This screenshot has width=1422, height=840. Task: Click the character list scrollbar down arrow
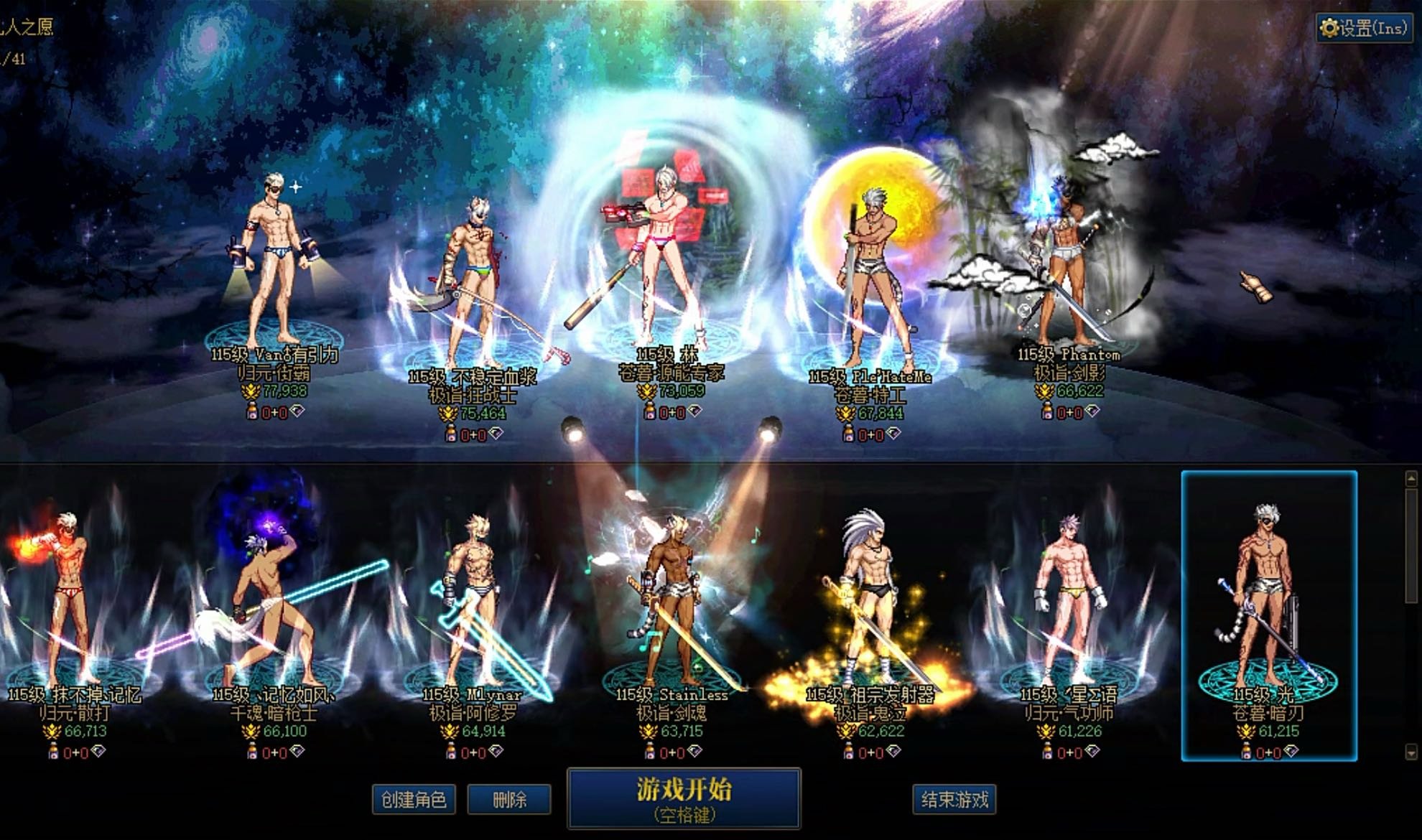click(1411, 752)
